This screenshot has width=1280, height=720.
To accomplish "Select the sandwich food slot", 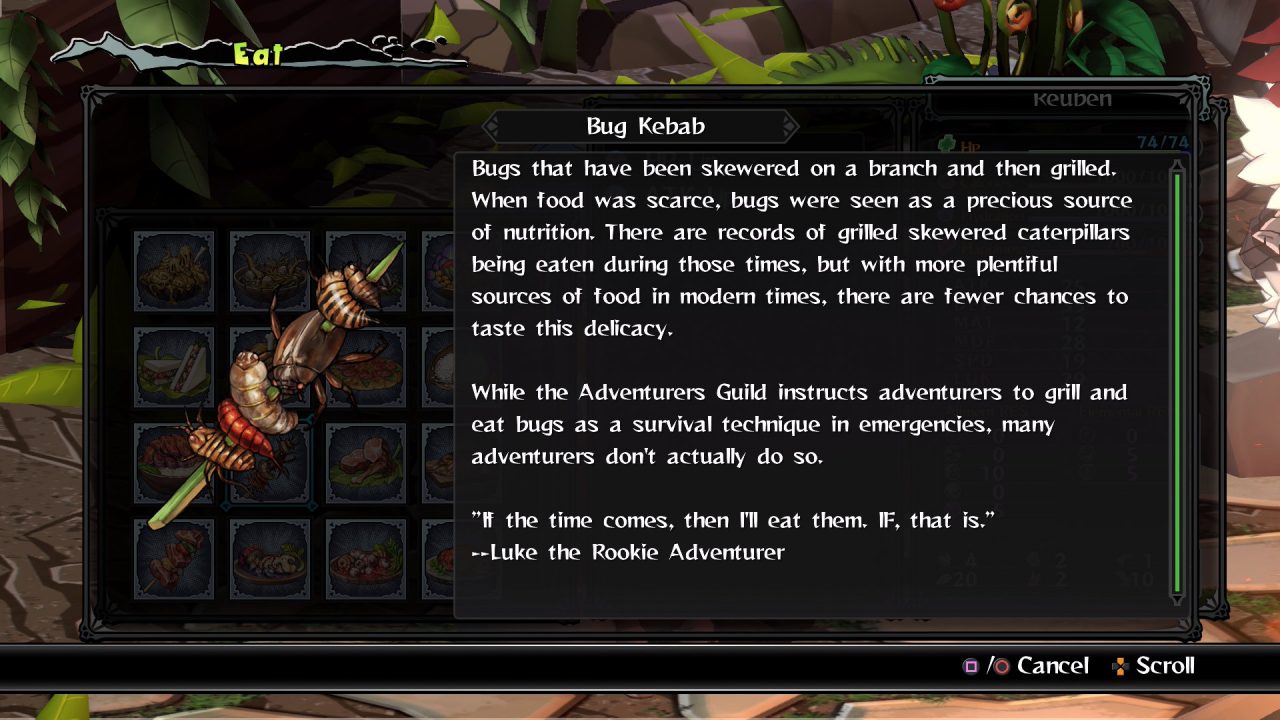I will [x=174, y=367].
